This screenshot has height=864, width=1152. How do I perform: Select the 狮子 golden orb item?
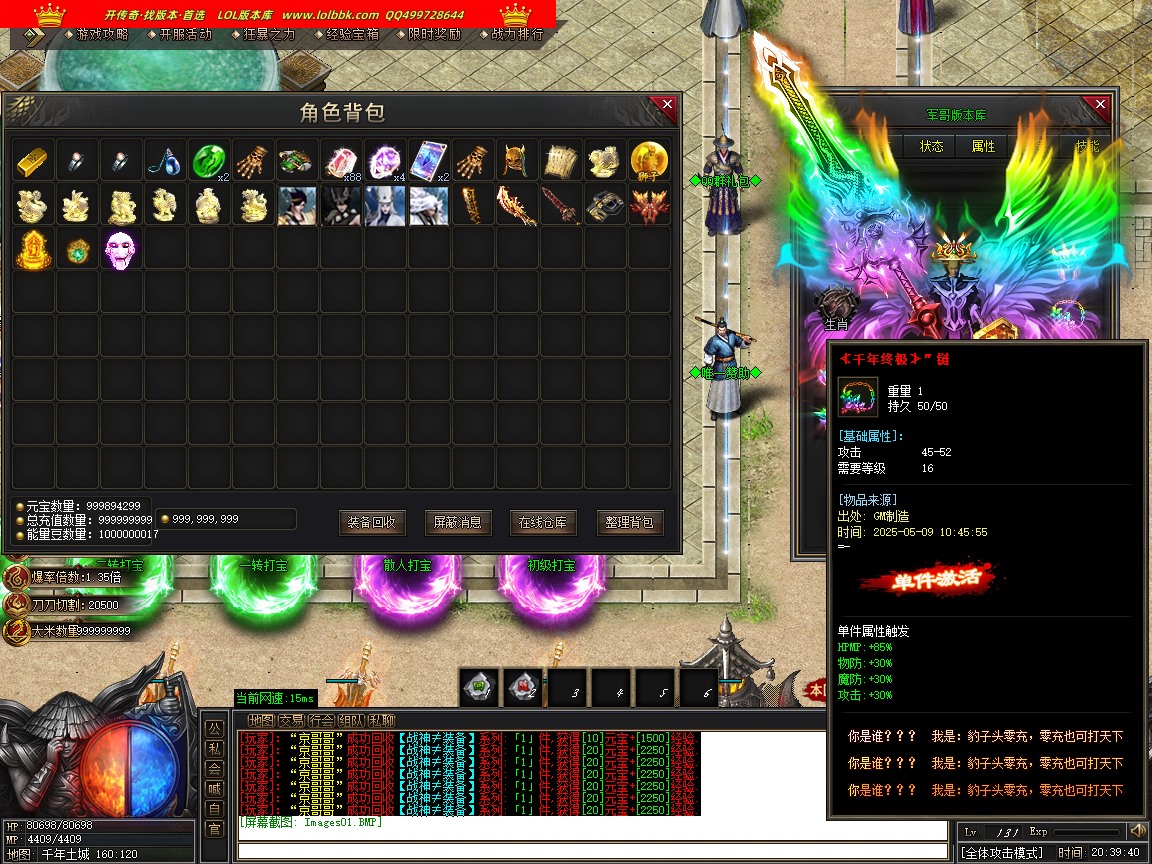click(649, 160)
